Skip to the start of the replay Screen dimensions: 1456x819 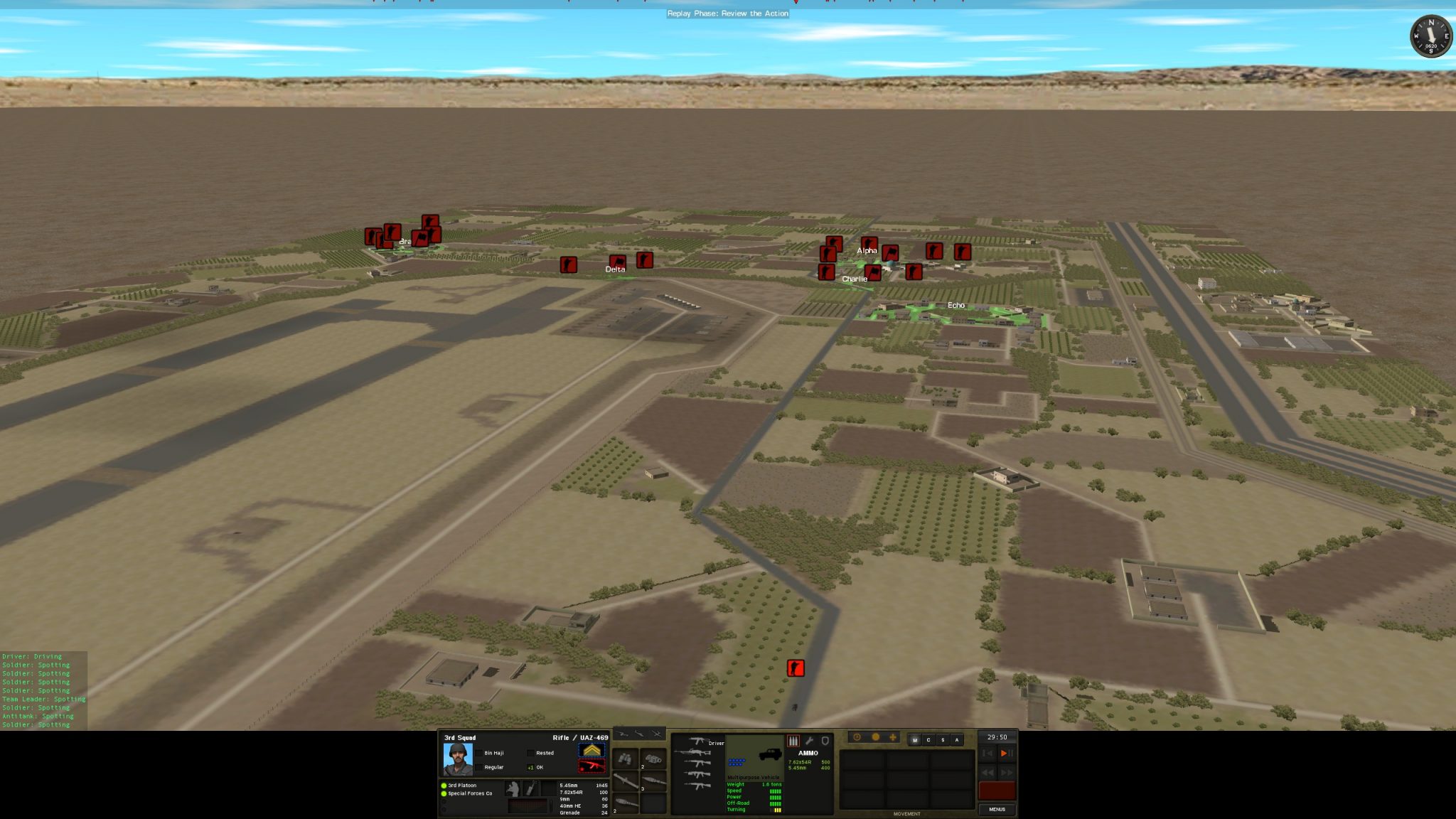[x=987, y=754]
